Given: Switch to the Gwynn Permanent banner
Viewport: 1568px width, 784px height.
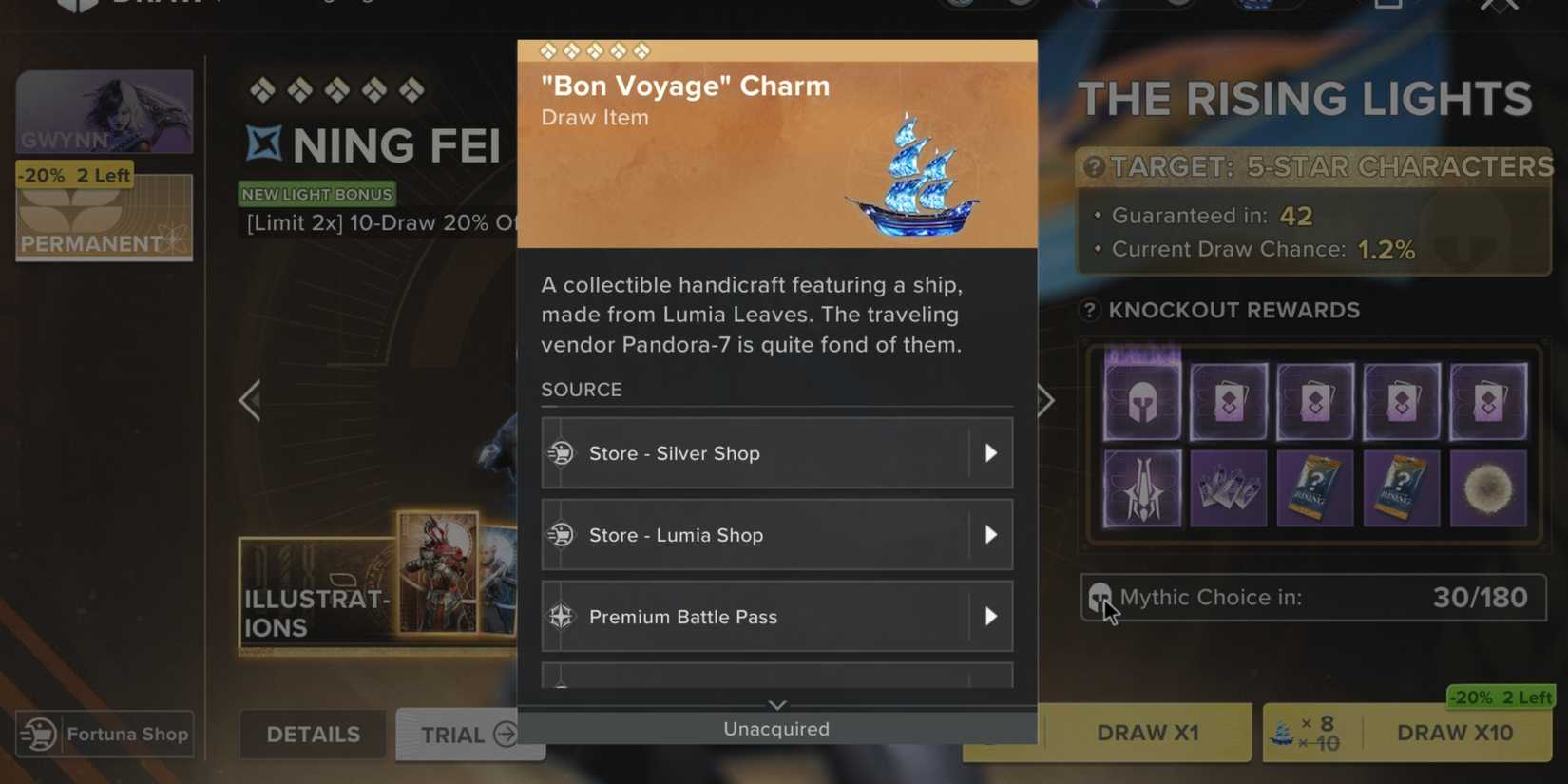Looking at the screenshot, I should (x=105, y=162).
